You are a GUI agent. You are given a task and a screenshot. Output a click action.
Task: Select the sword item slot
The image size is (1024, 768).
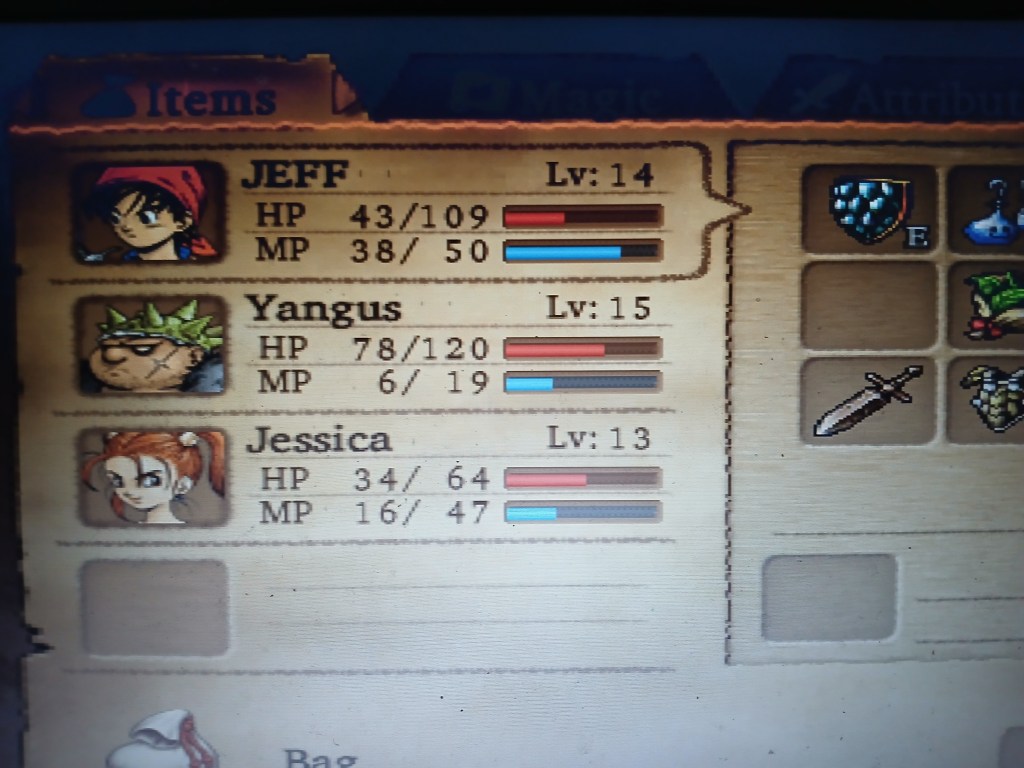866,400
